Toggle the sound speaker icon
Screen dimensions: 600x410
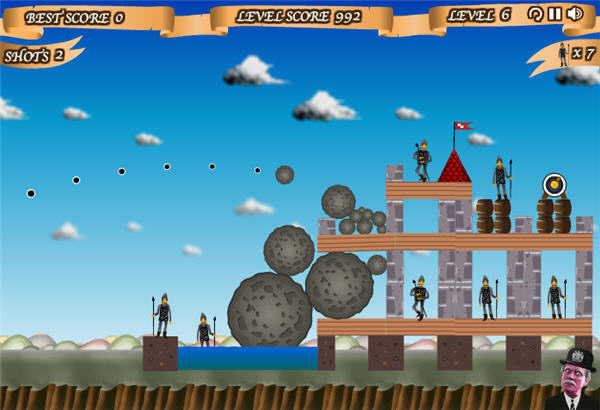pyautogui.click(x=574, y=14)
